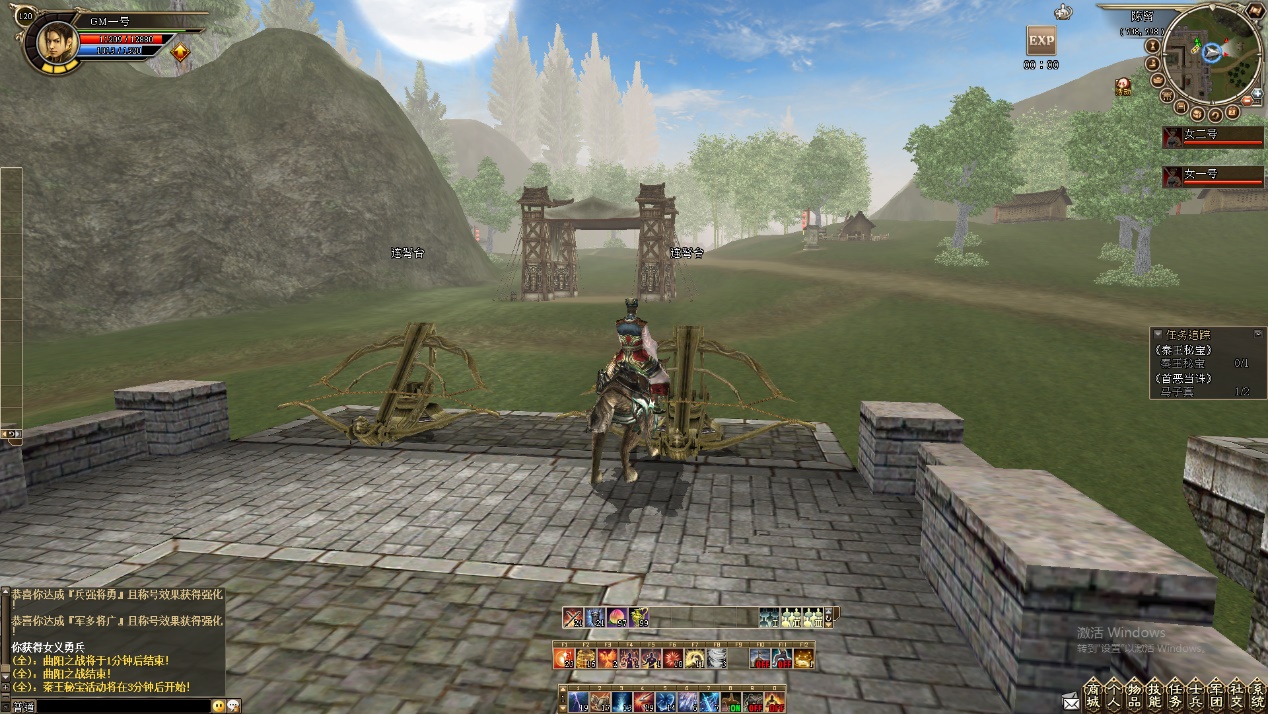
Task: Open the 技能 skills menu
Action: pos(1154,695)
